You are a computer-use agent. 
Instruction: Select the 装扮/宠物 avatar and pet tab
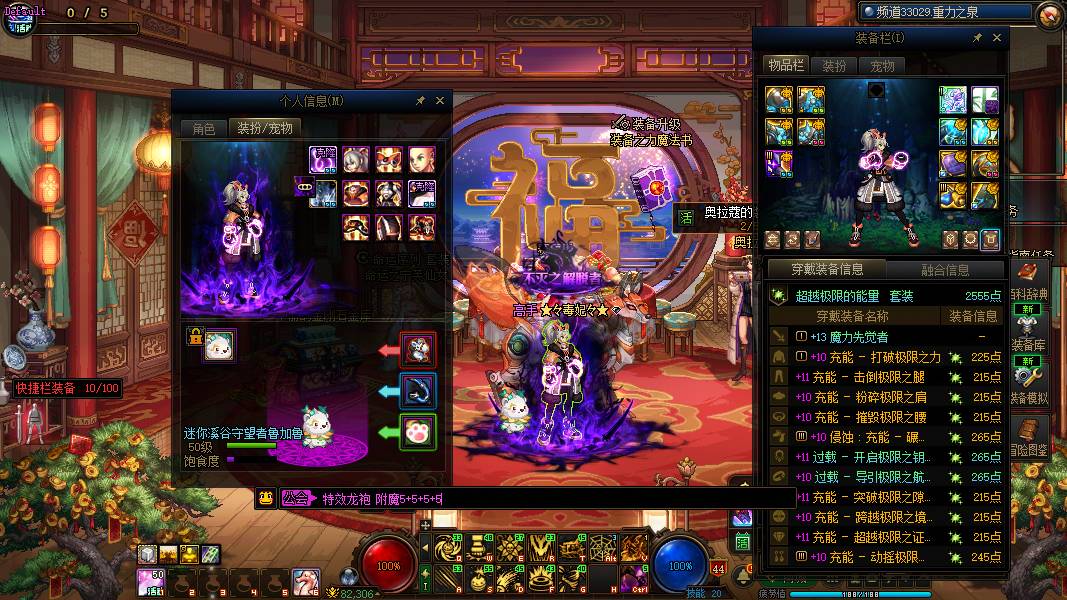(x=265, y=129)
